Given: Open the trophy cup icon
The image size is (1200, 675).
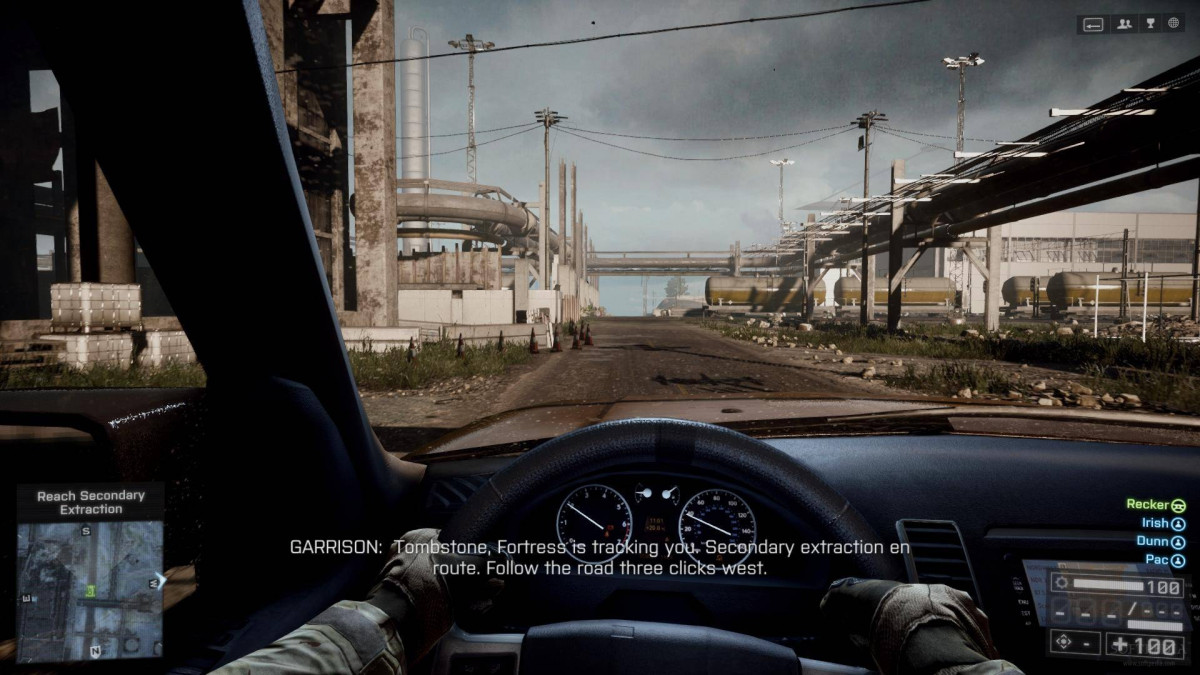Looking at the screenshot, I should click(x=1149, y=24).
